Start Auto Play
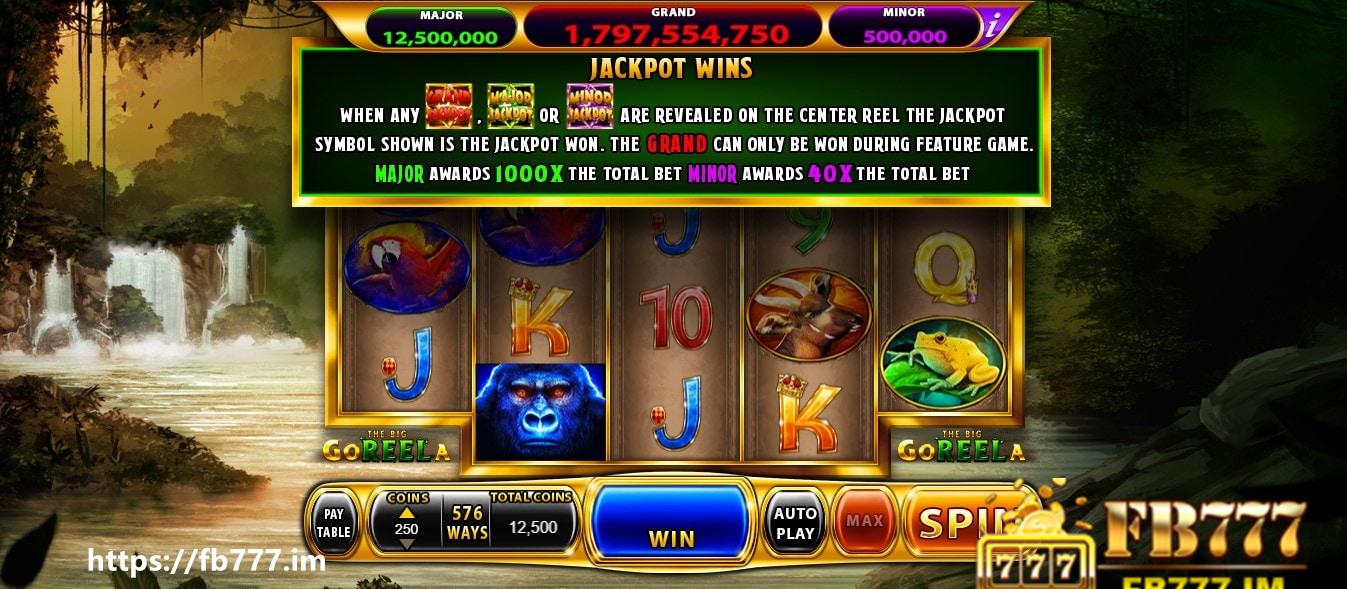This screenshot has width=1347, height=589. (x=795, y=523)
